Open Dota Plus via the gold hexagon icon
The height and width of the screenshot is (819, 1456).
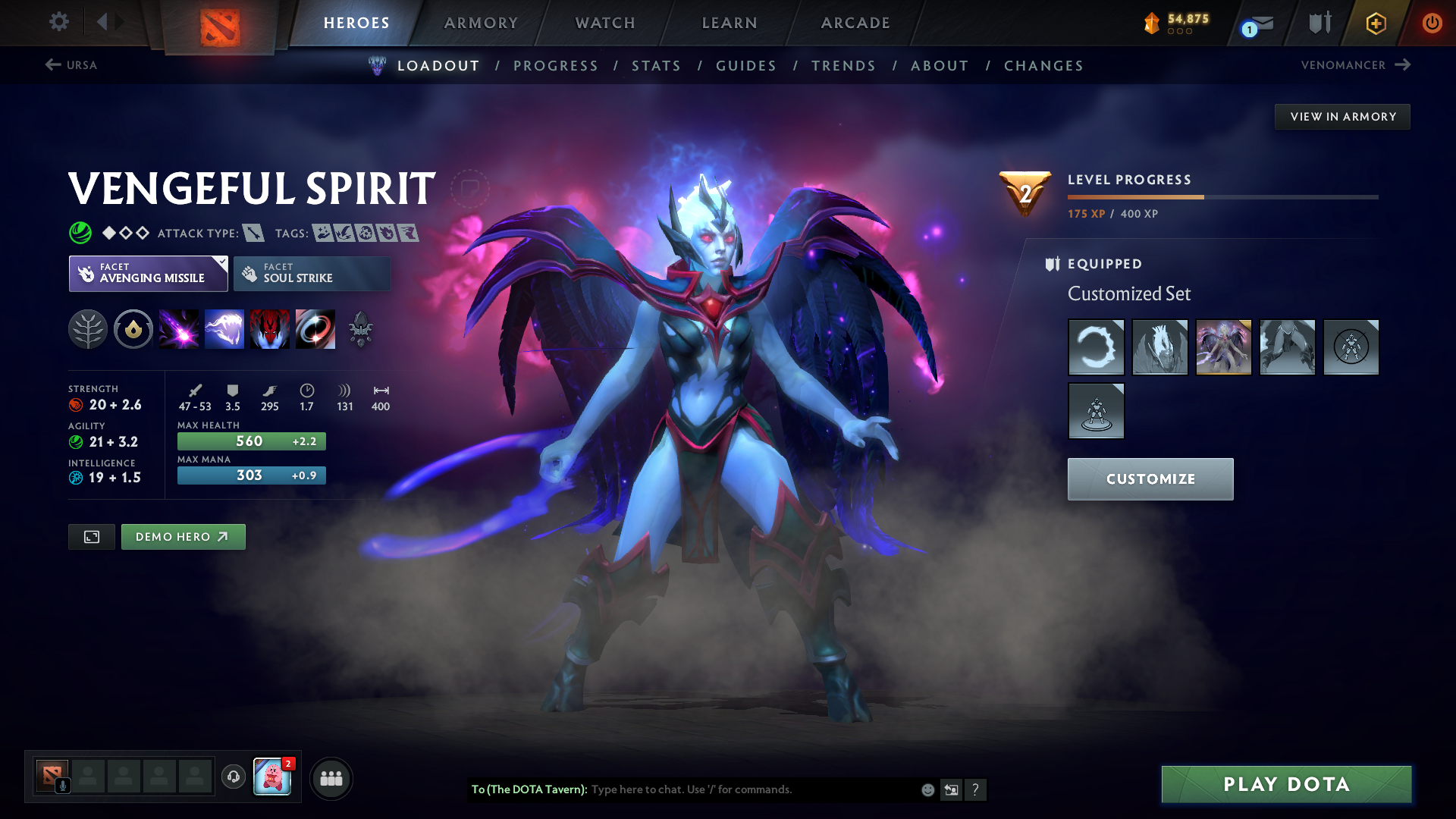1376,23
